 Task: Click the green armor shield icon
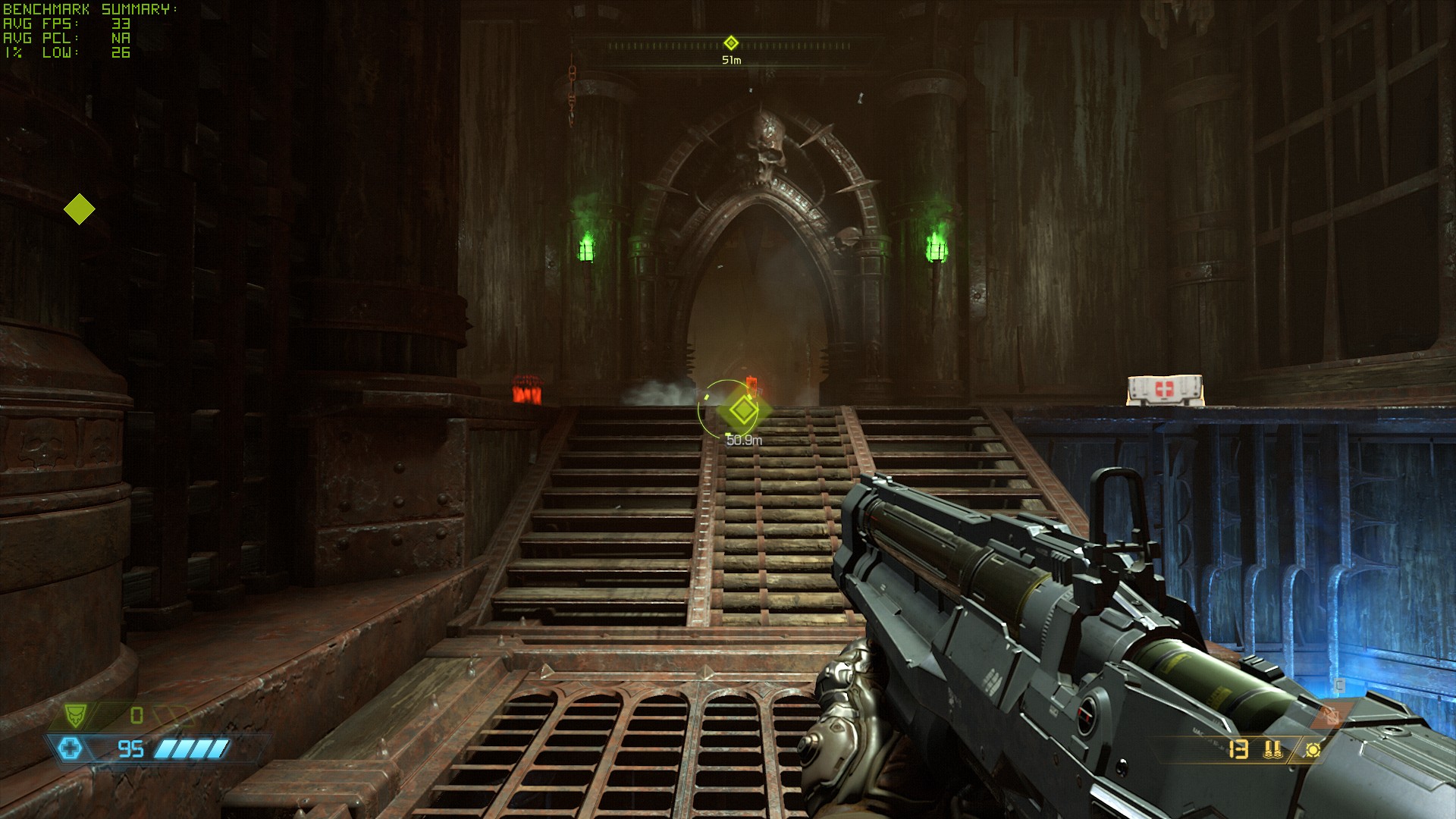coord(76,714)
